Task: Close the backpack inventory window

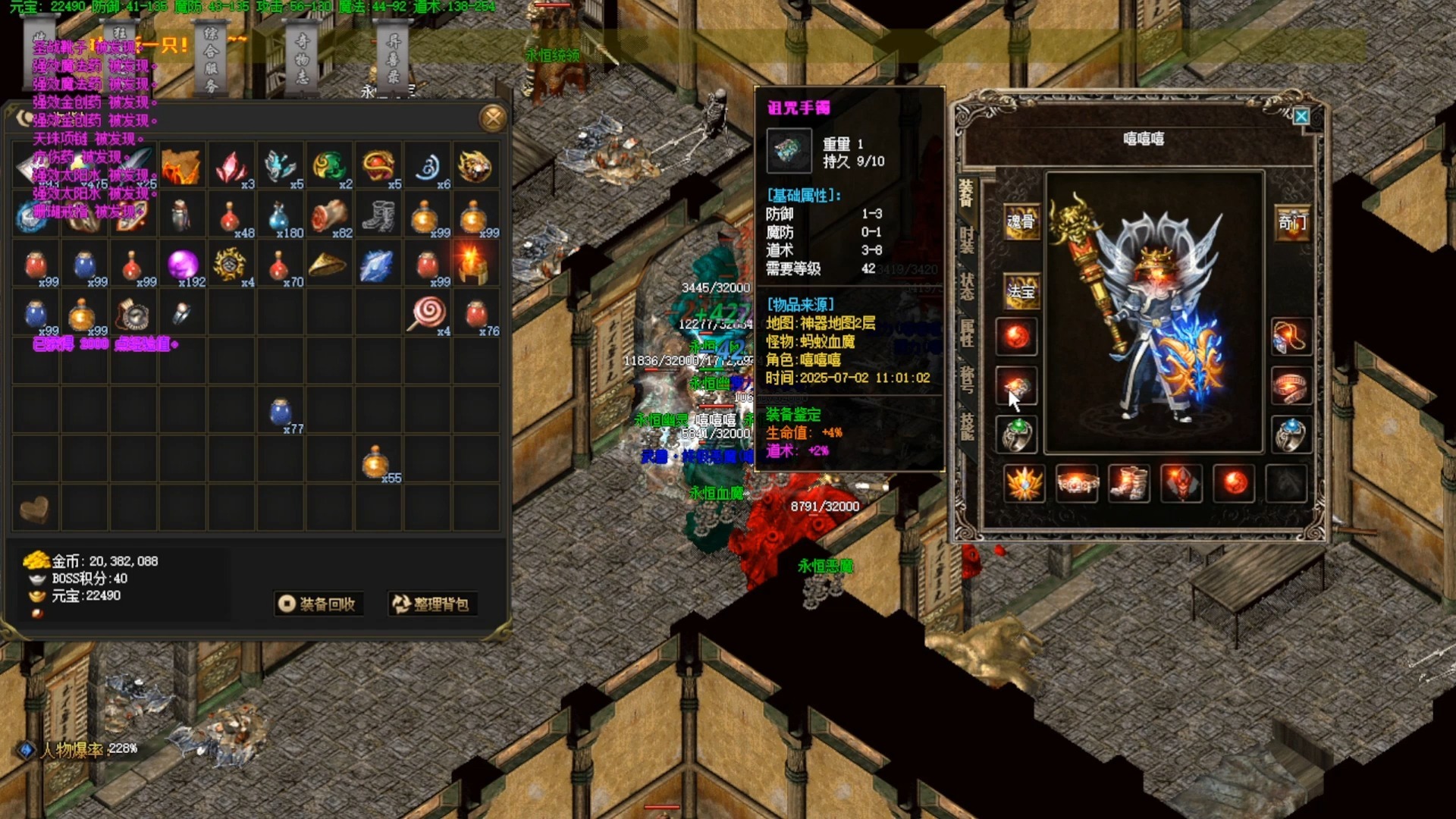Action: [x=493, y=118]
